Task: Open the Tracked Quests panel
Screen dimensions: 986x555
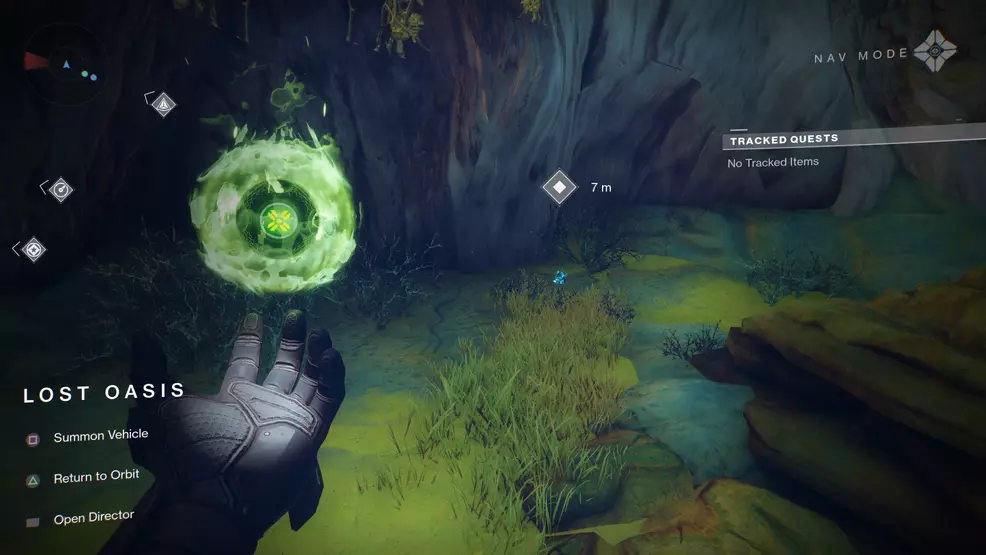Action: (784, 140)
